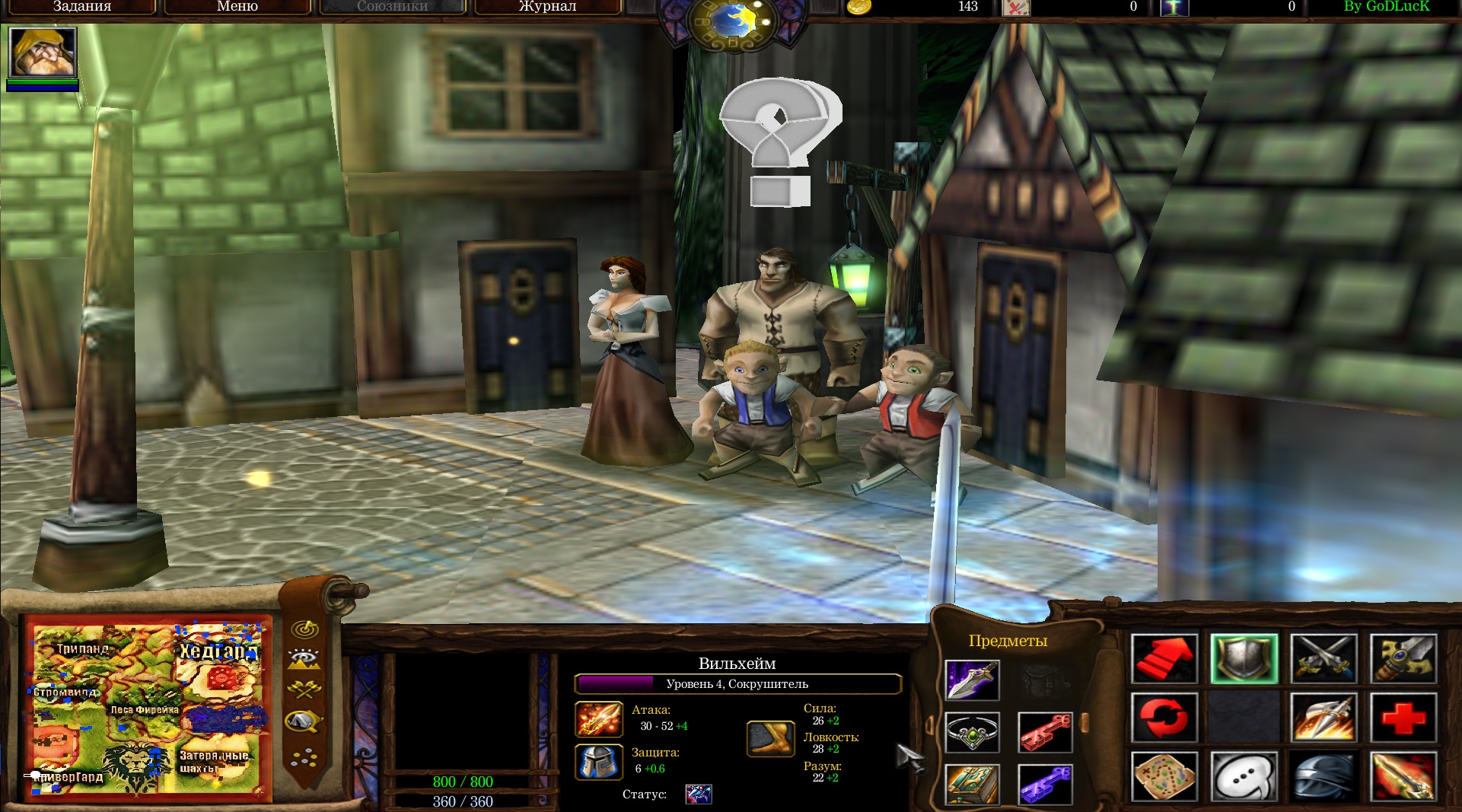1462x812 pixels.
Task: Use the red key inventory item
Action: point(1045,732)
